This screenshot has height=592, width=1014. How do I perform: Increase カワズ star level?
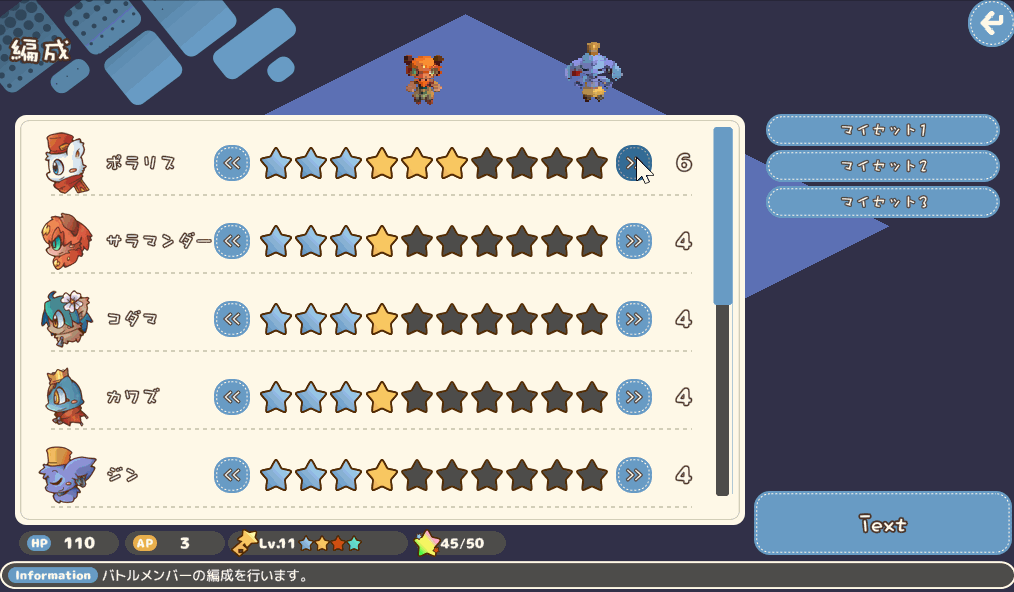click(633, 397)
